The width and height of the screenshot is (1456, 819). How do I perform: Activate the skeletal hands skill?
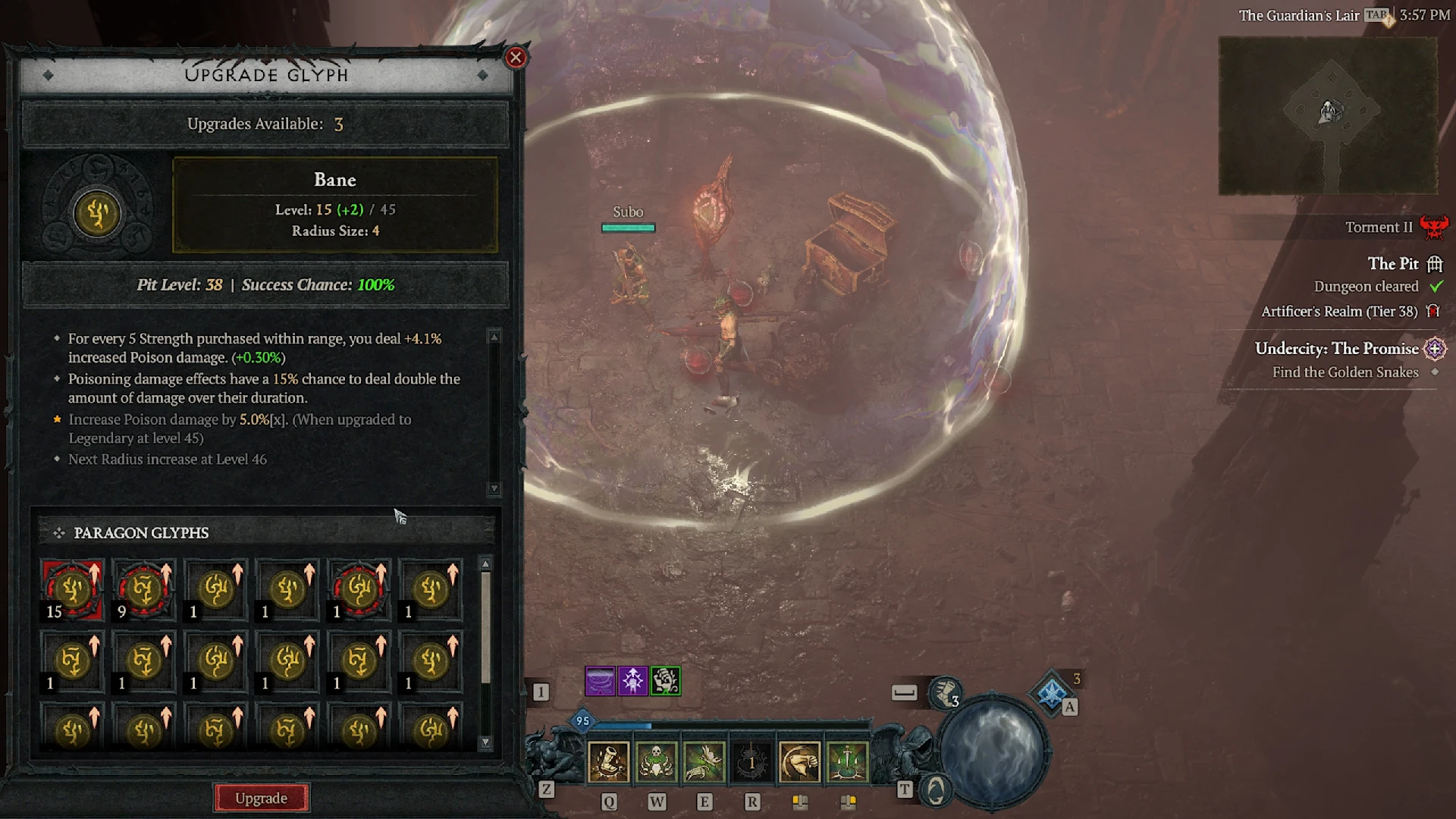704,761
